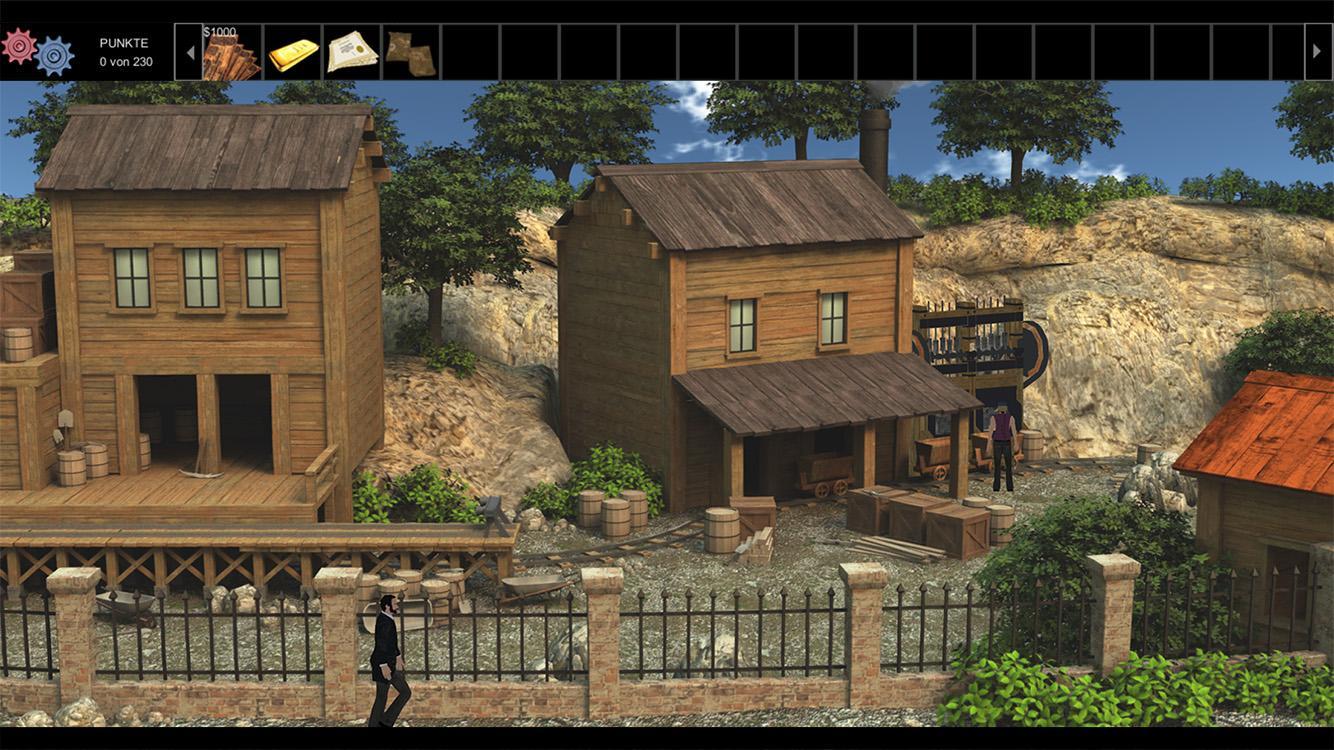Click the inventory left scroll arrow
This screenshot has height=750, width=1334.
(190, 52)
